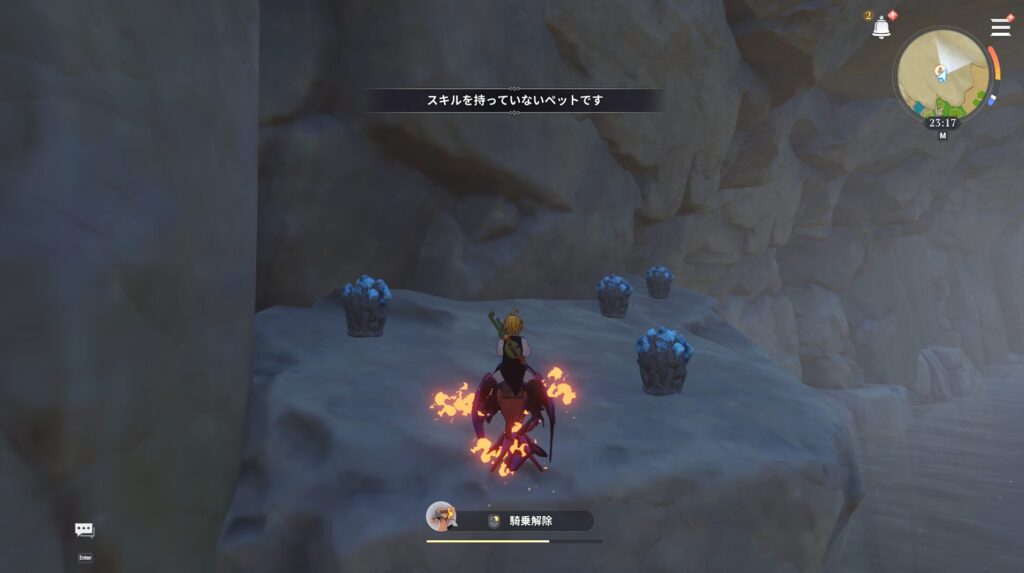Select the character portrait beside dismount

(440, 516)
